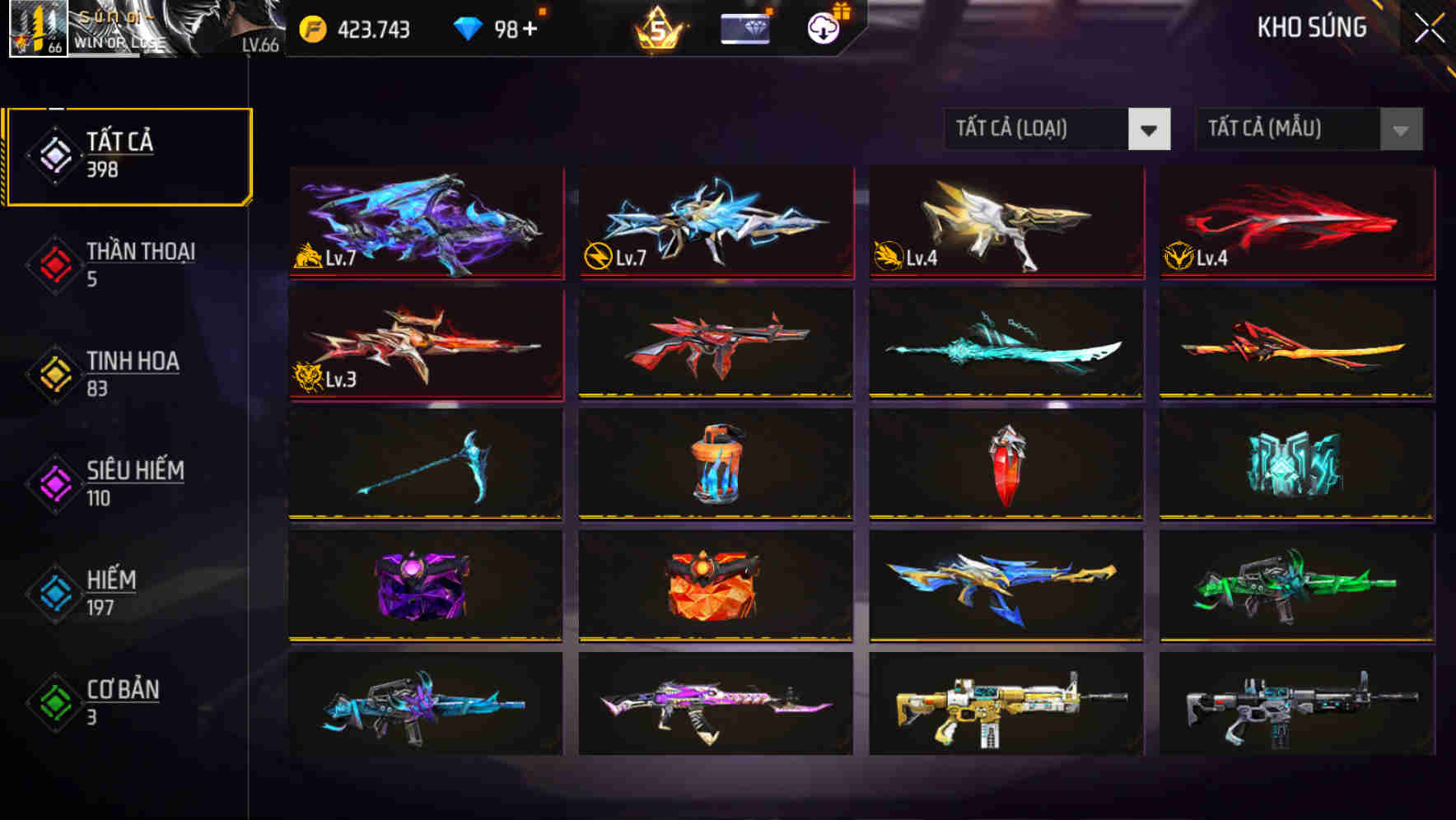
Task: Expand the weapon type dropdown arrow
Action: pyautogui.click(x=1150, y=129)
